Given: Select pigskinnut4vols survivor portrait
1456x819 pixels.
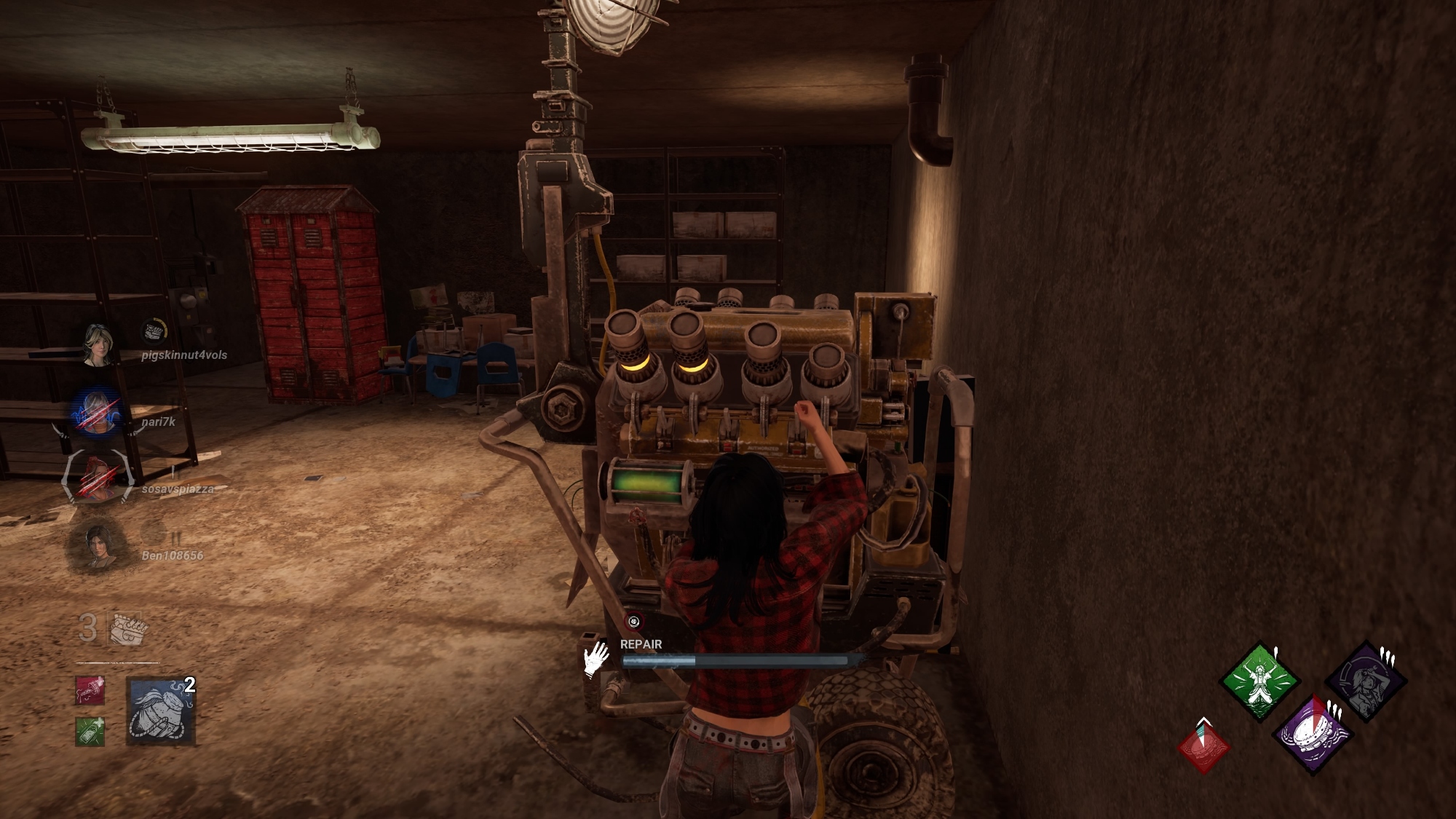Looking at the screenshot, I should (97, 346).
